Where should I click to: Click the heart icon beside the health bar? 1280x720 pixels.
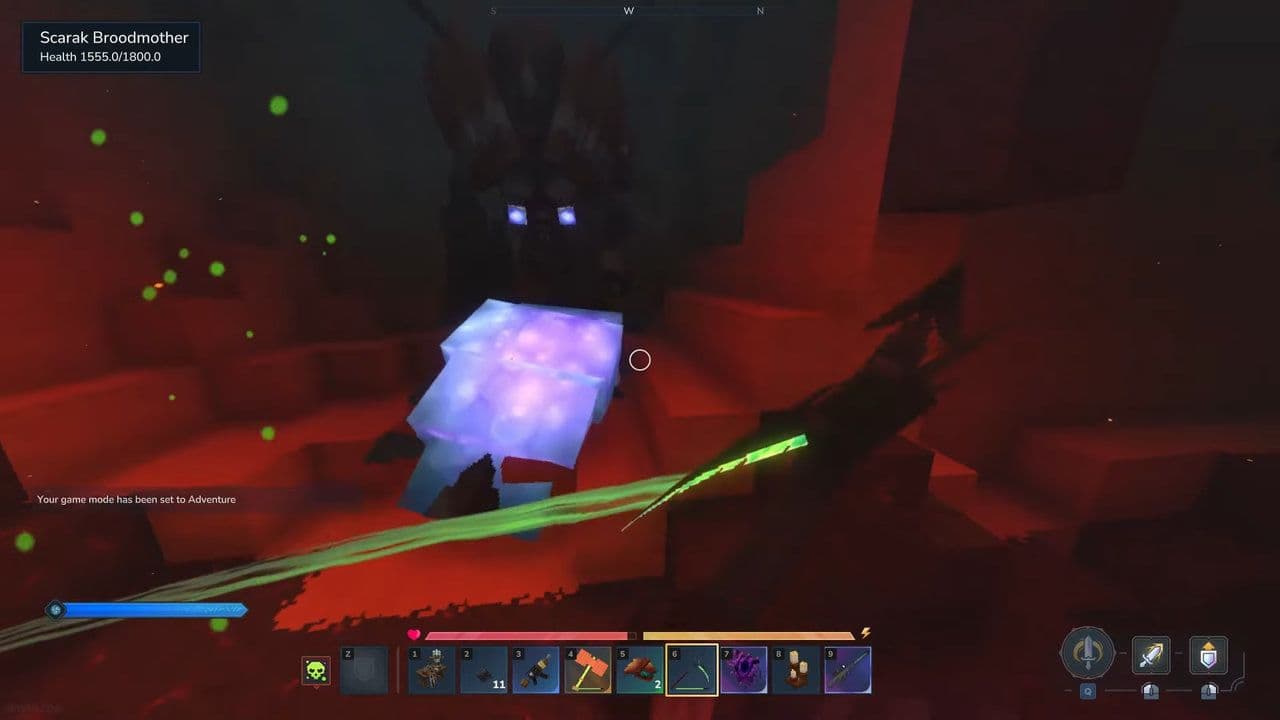pos(414,634)
